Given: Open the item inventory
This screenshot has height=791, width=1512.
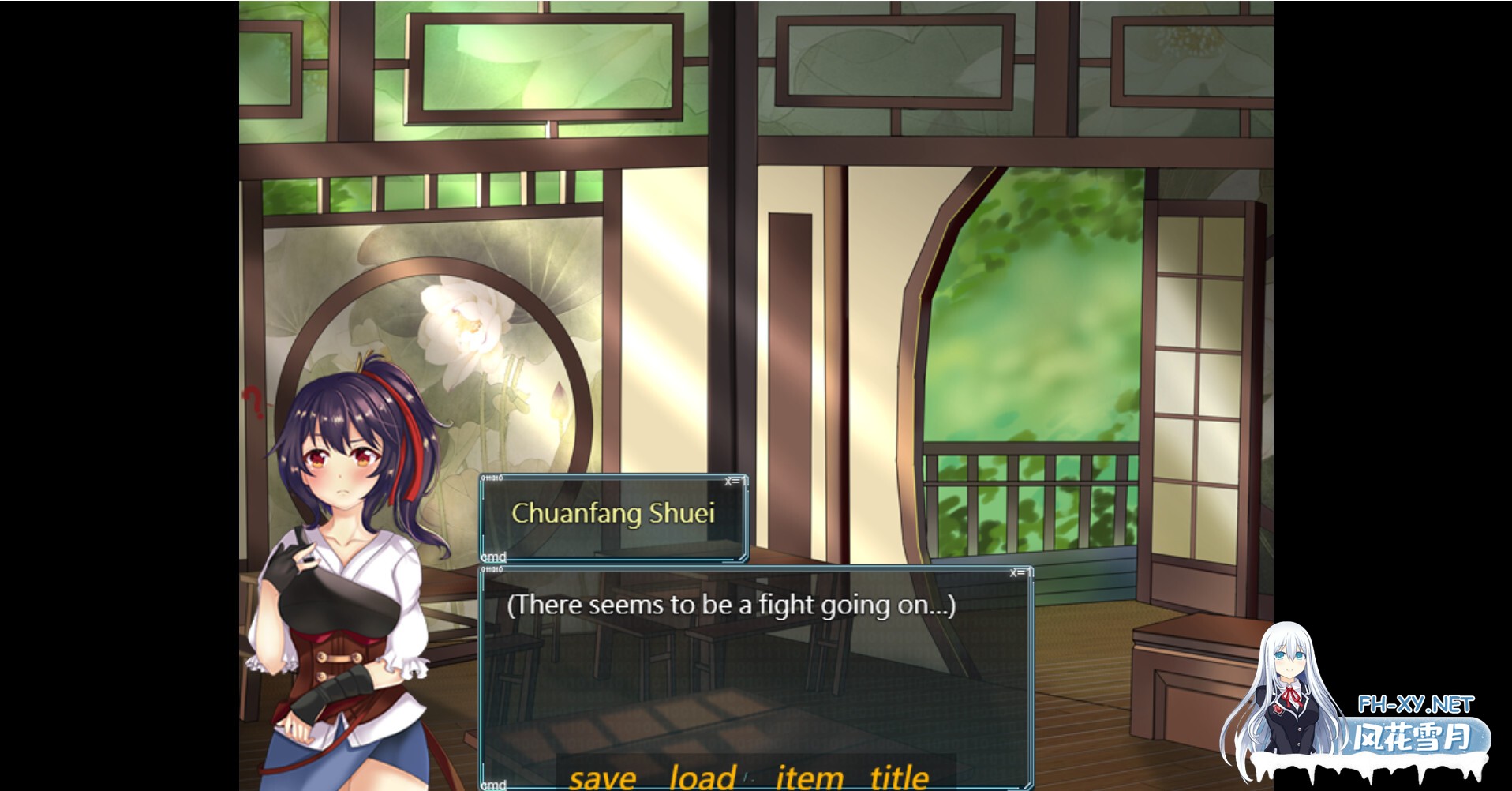Looking at the screenshot, I should [x=809, y=778].
